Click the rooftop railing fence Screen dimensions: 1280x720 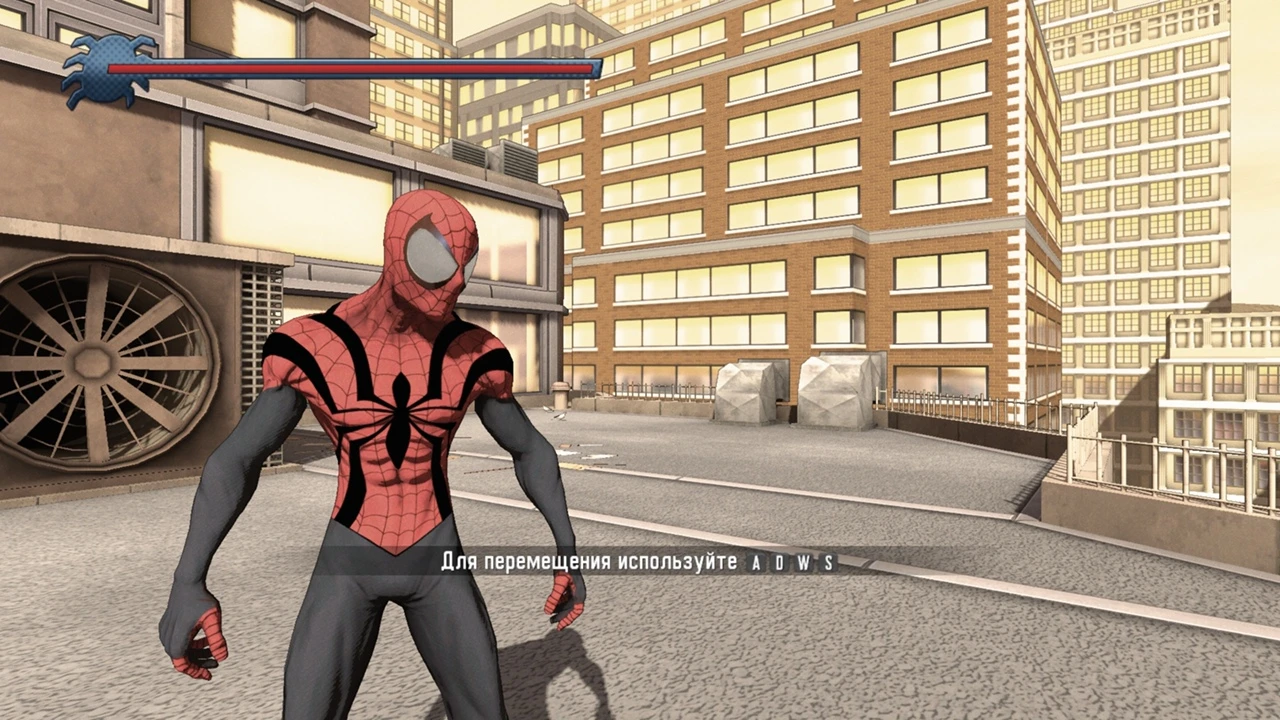click(950, 405)
